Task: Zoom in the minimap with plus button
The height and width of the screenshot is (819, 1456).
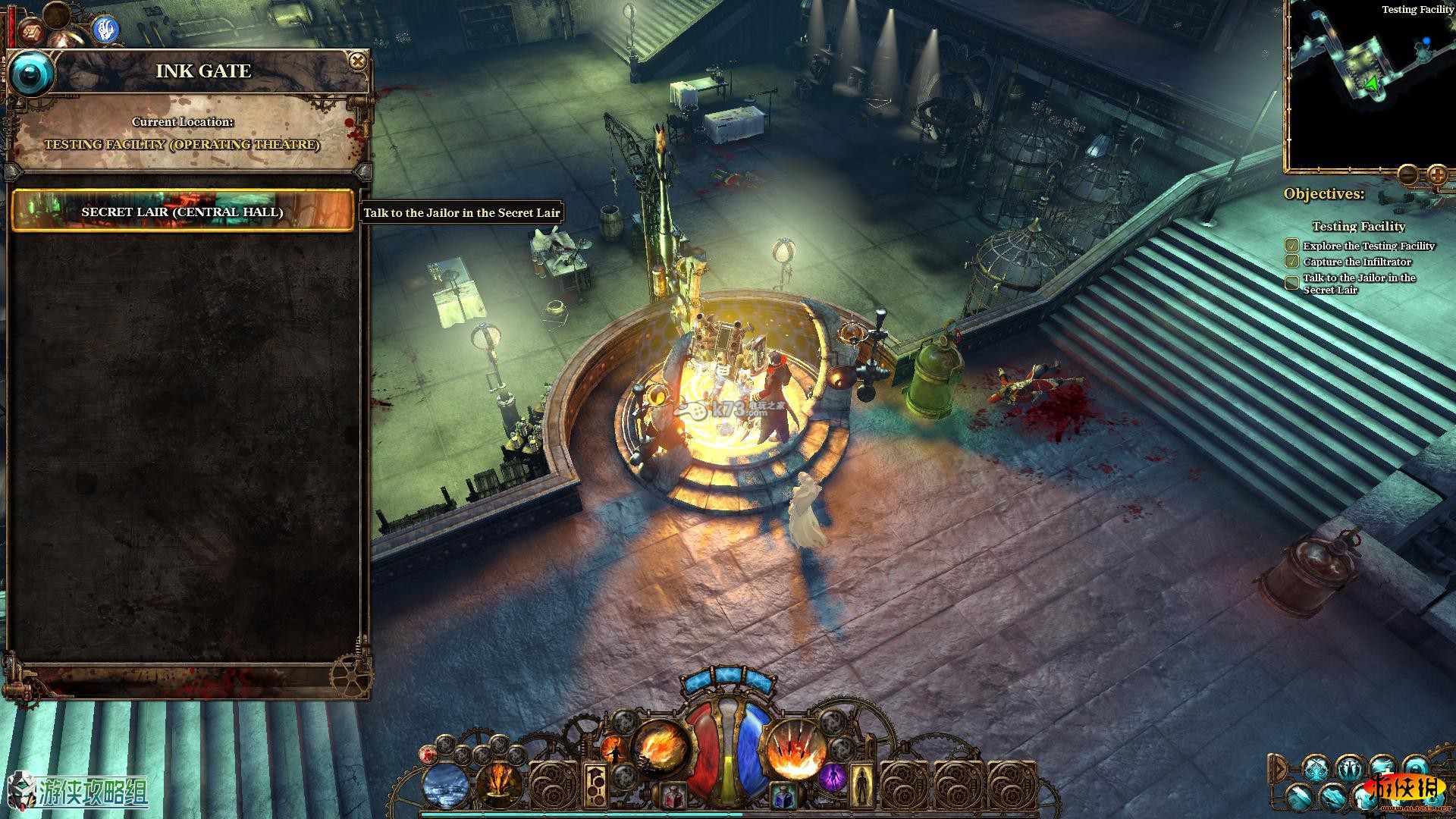Action: [1437, 175]
